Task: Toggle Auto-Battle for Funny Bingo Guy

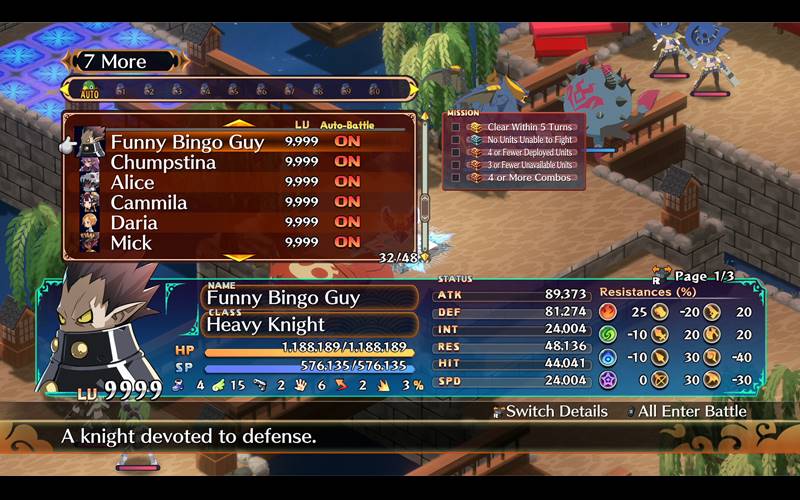Action: point(347,142)
